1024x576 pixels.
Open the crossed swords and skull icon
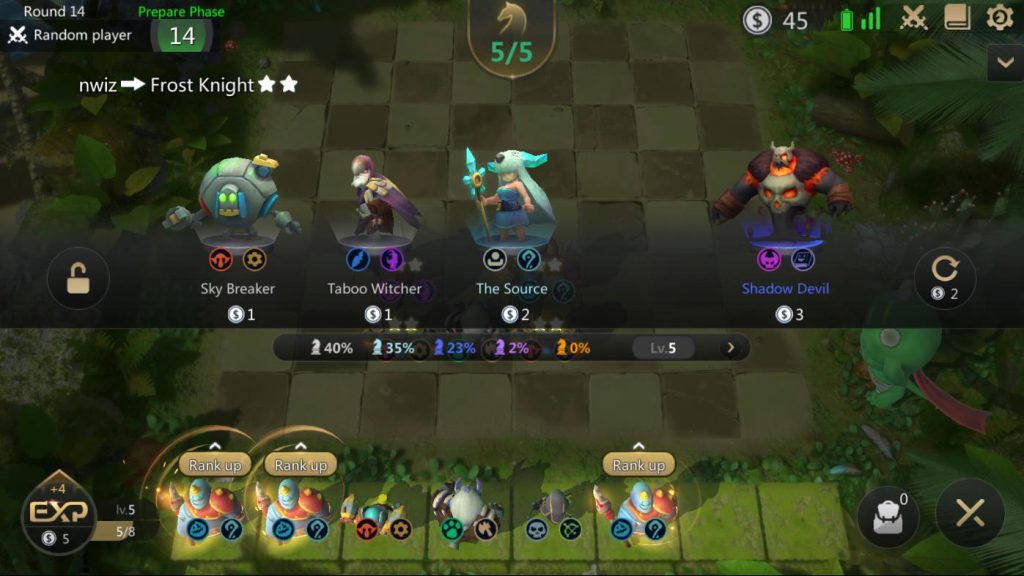pos(914,18)
